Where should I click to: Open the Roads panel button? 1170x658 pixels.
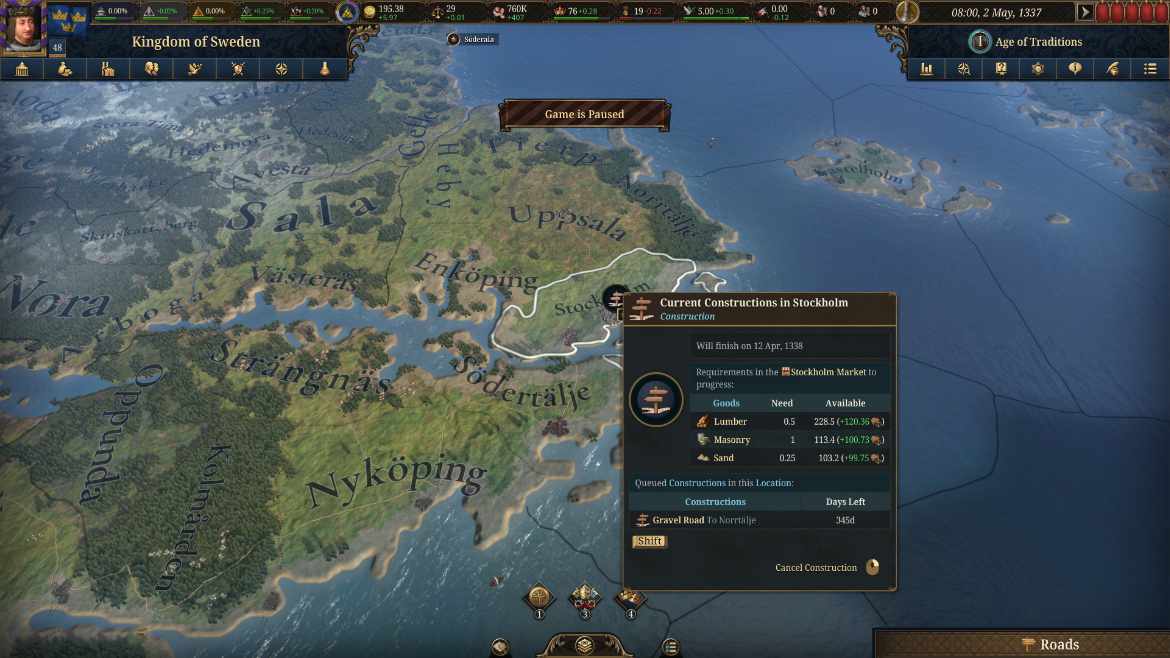1050,644
